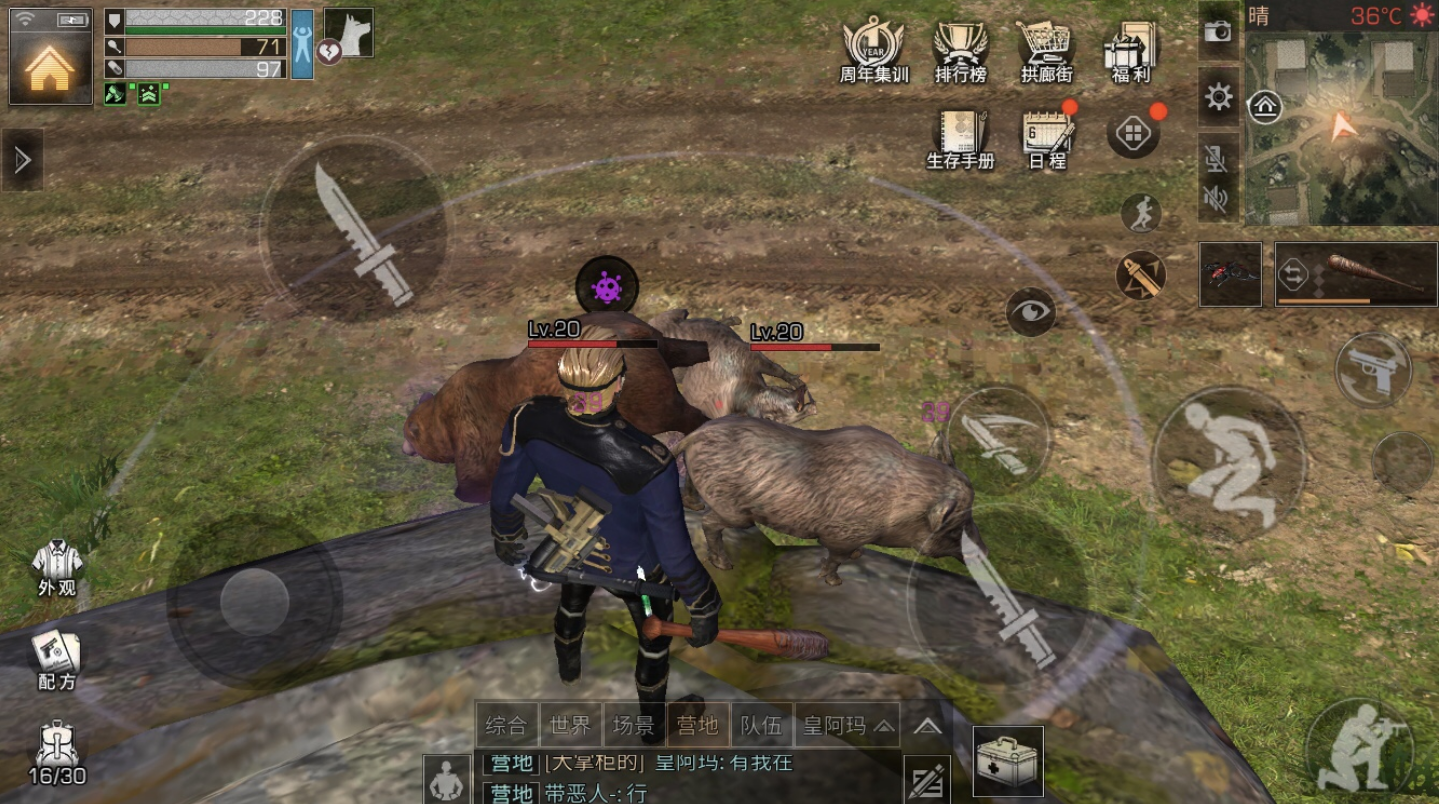This screenshot has width=1439, height=804.
Task: Open the 生存手册 survival handbook
Action: click(960, 138)
